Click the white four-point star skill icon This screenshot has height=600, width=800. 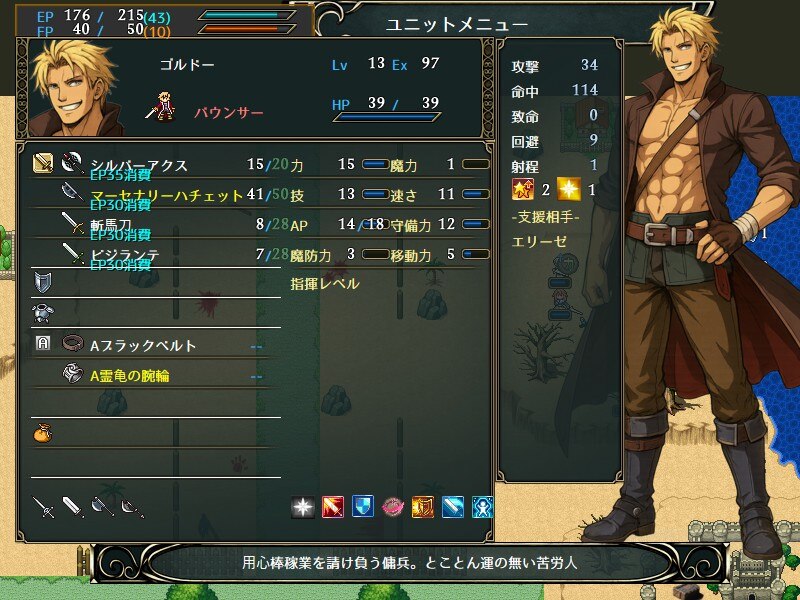point(303,507)
